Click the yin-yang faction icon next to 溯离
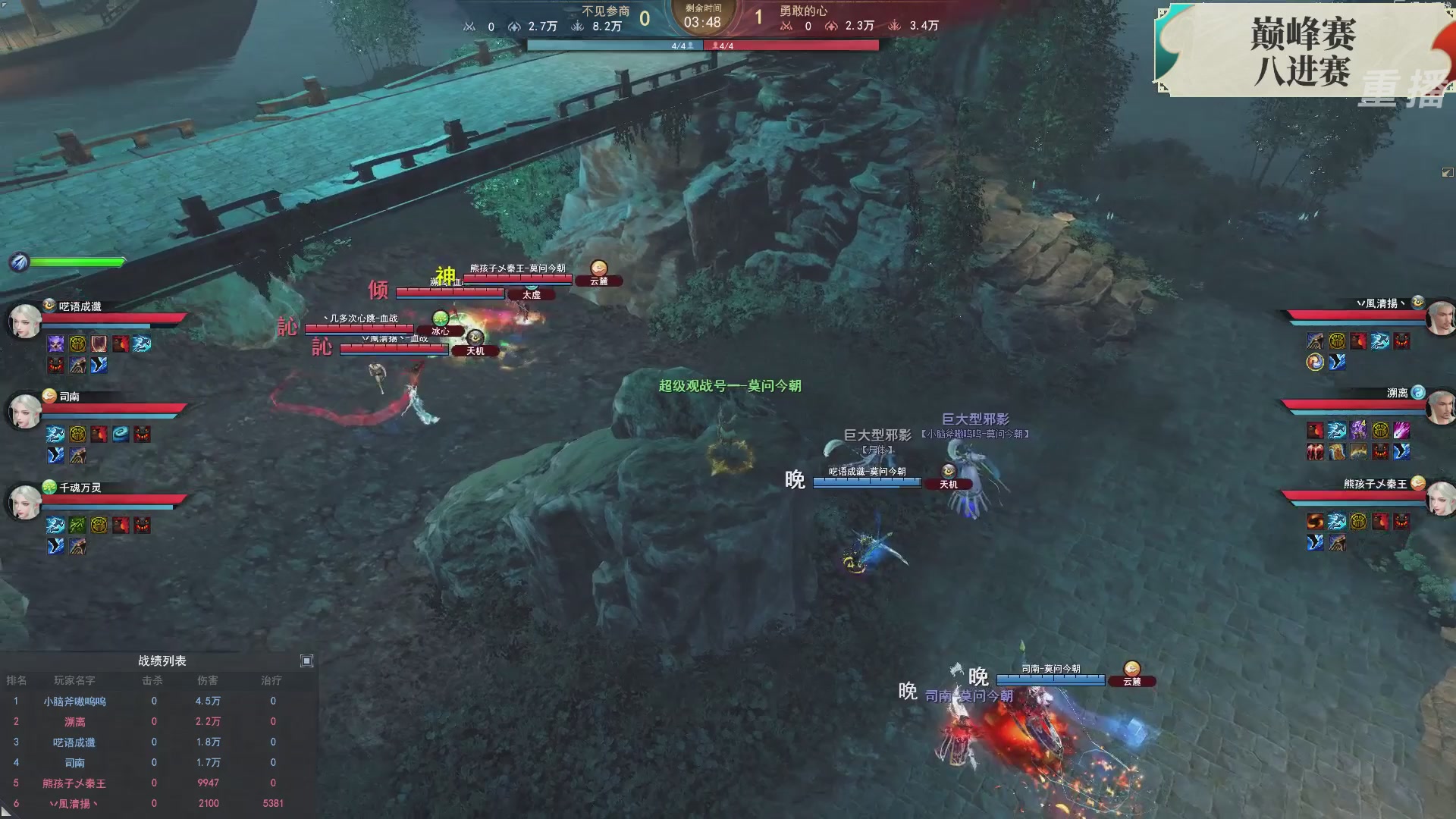1456x819 pixels. pyautogui.click(x=1419, y=393)
